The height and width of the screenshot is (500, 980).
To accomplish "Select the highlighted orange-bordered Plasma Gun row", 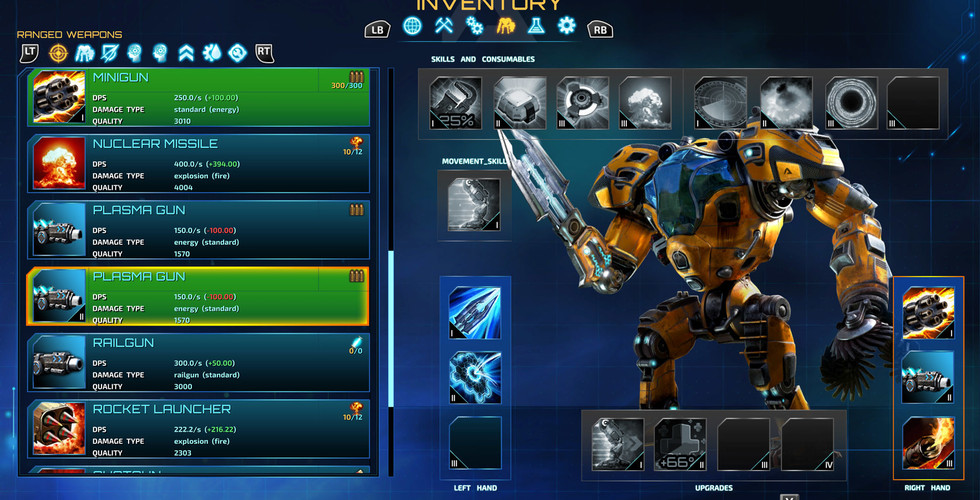I will (x=200, y=296).
